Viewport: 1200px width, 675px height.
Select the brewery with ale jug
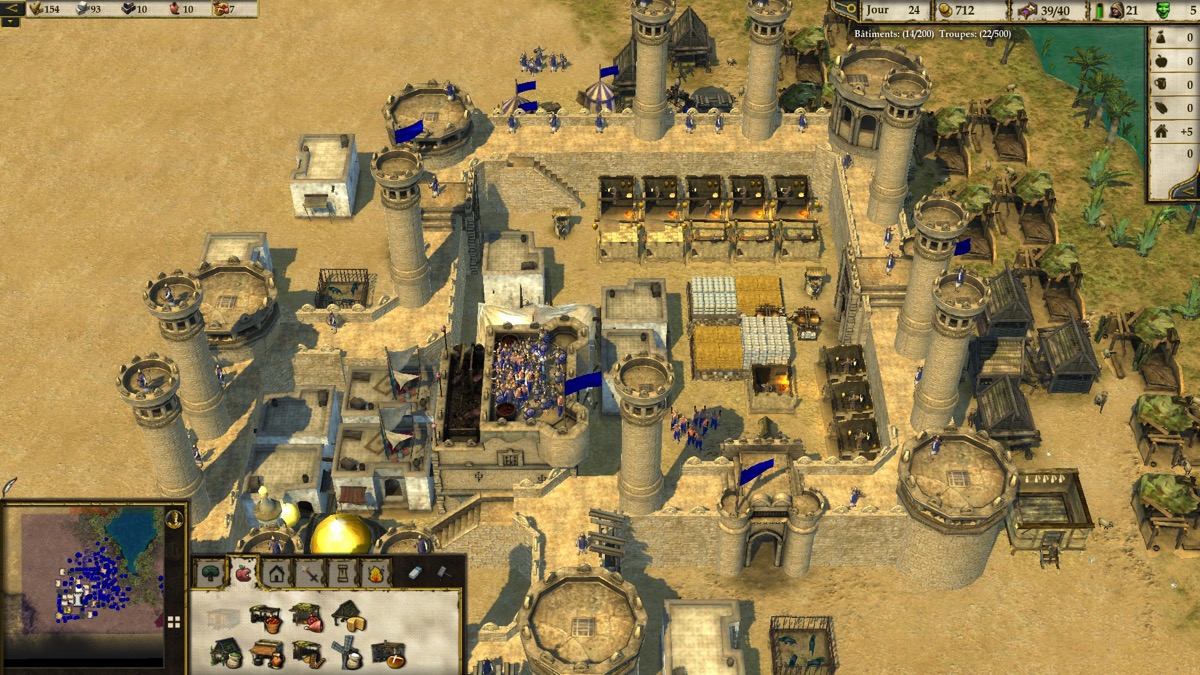[266, 654]
